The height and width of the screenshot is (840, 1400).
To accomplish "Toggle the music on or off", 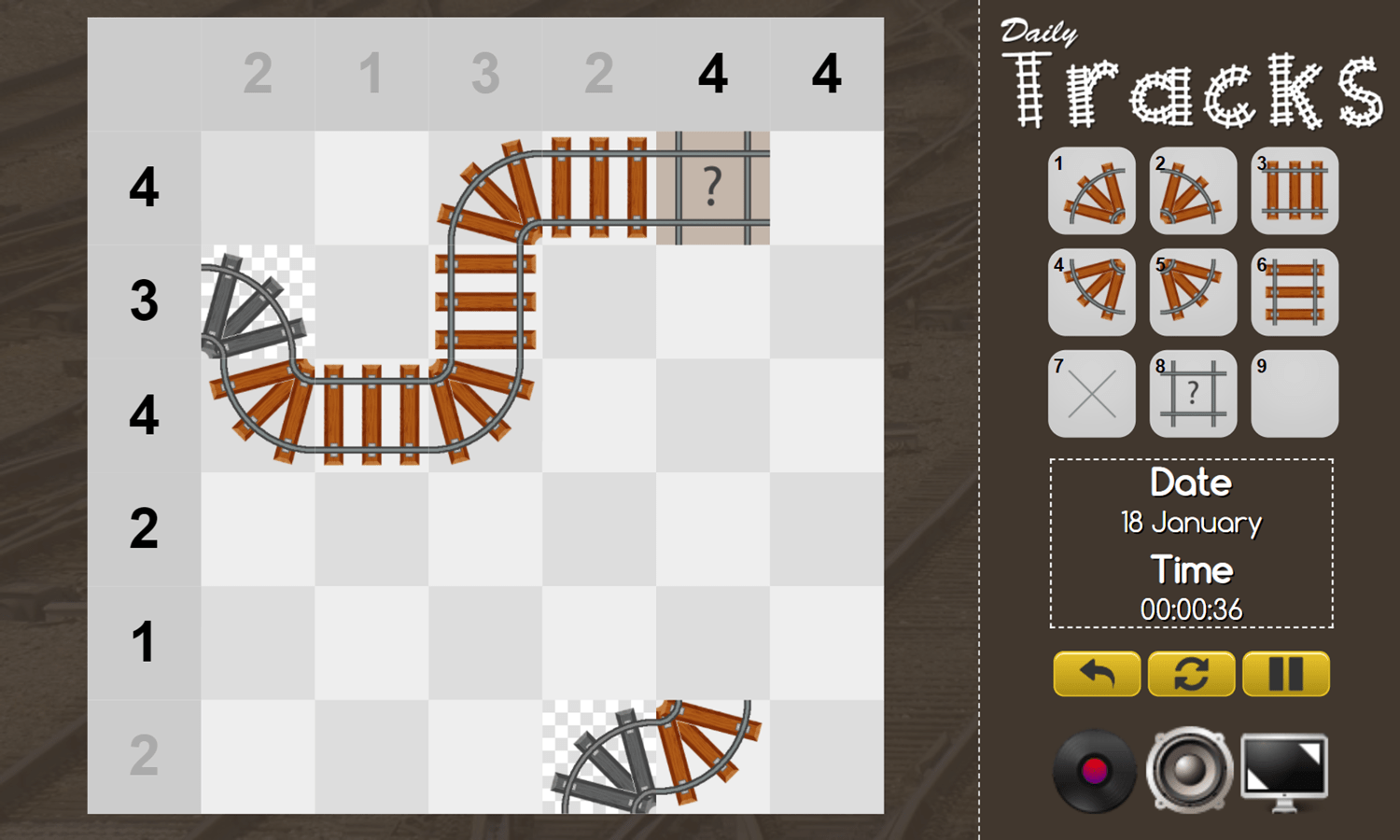I will pyautogui.click(x=1094, y=771).
